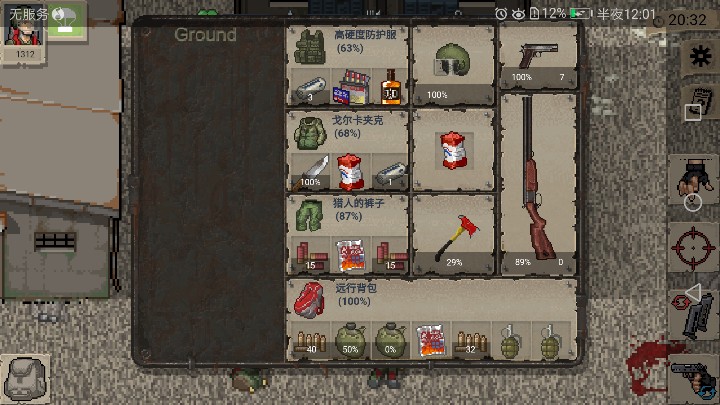Select the pistol weapon slot

click(x=538, y=57)
